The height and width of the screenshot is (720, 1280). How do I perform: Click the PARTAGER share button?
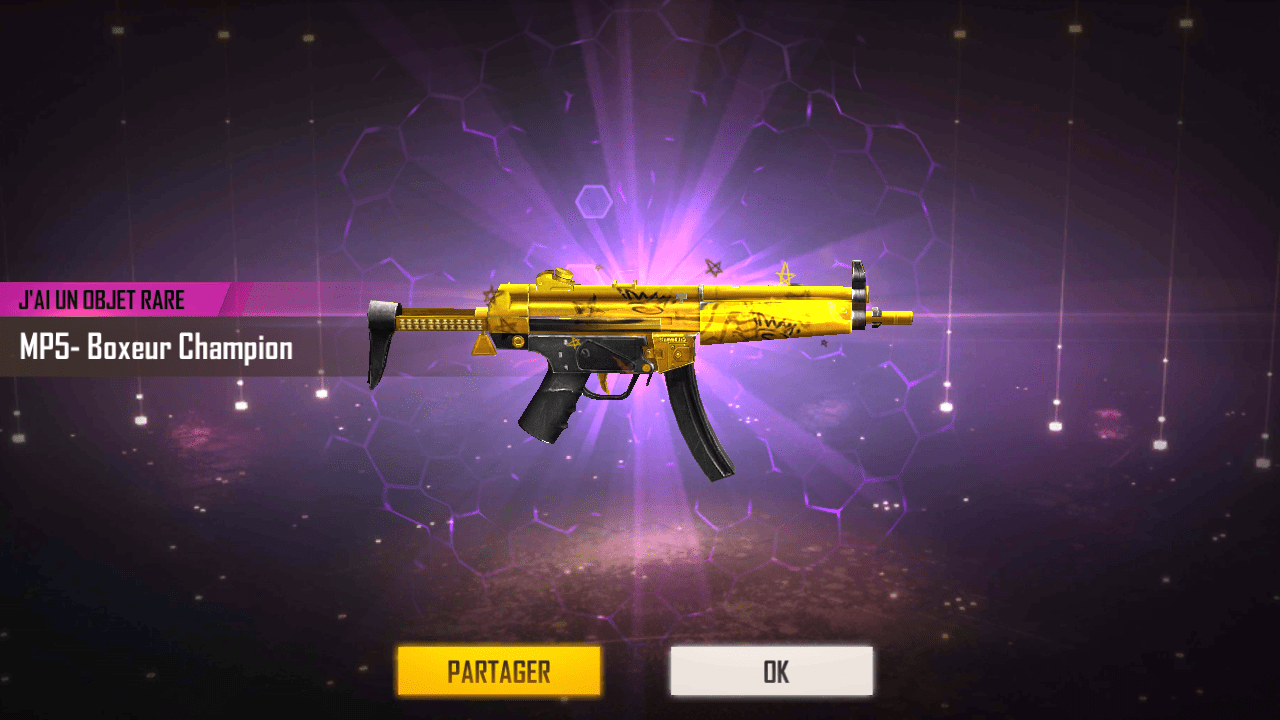coord(498,670)
